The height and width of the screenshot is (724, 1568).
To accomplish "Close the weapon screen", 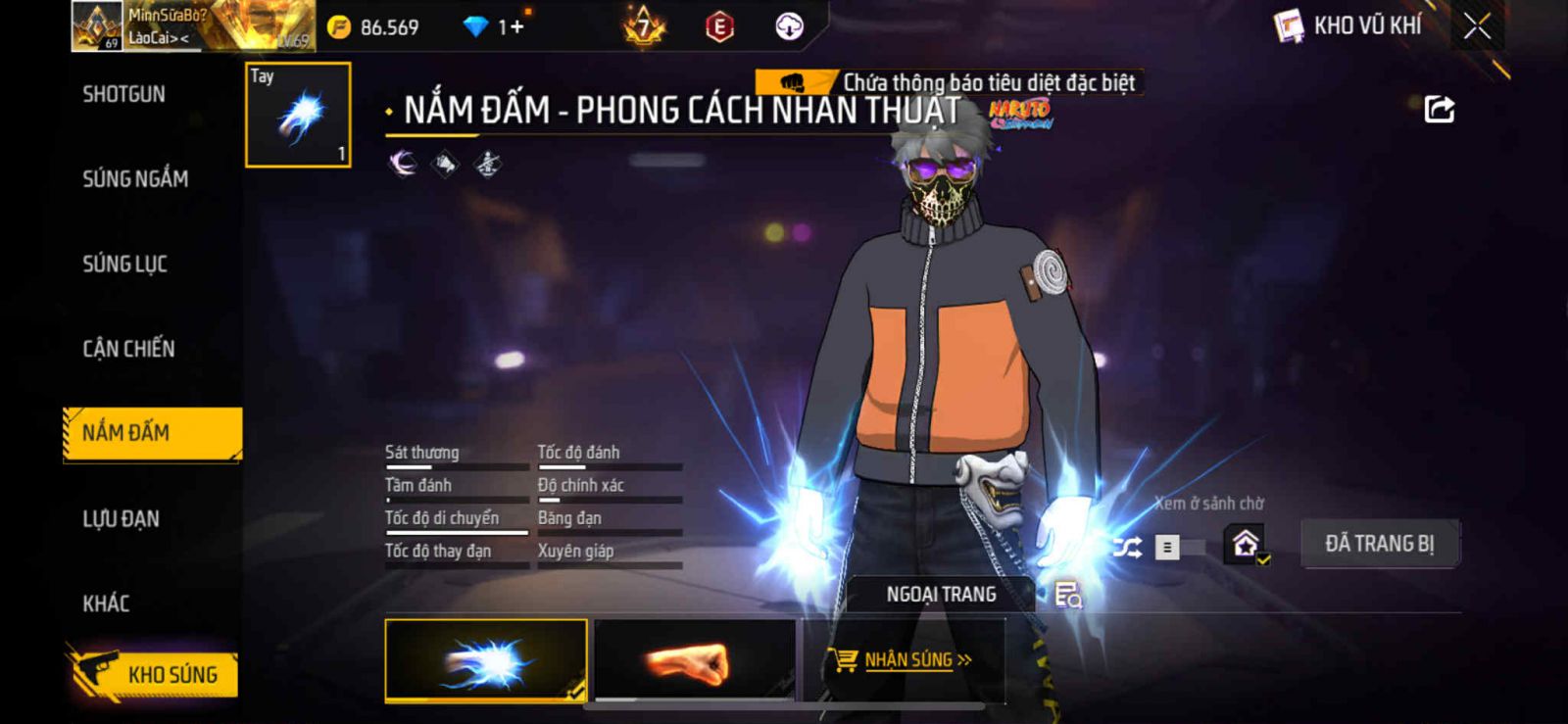I will pos(1477,25).
